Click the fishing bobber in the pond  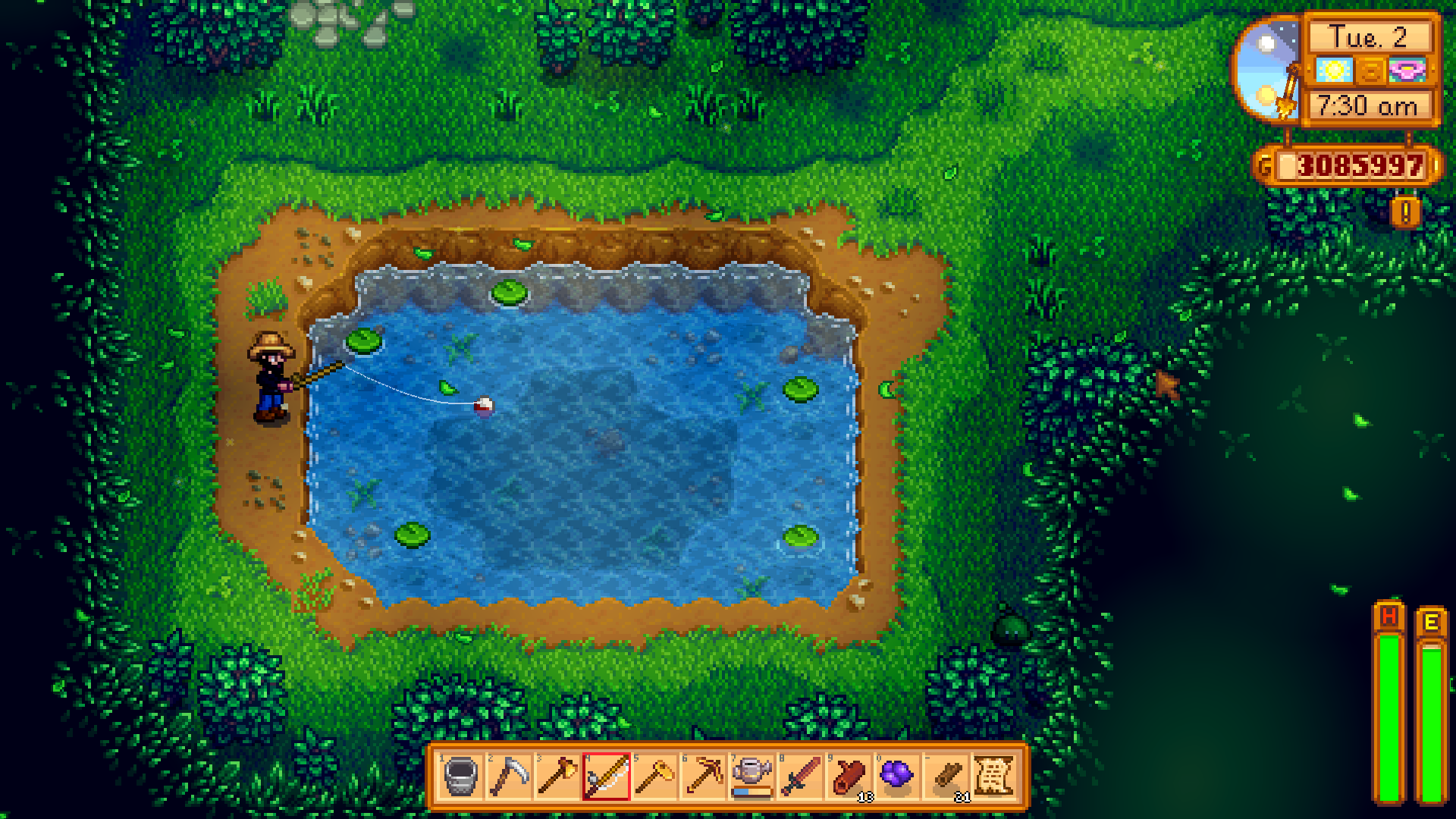coord(482,406)
